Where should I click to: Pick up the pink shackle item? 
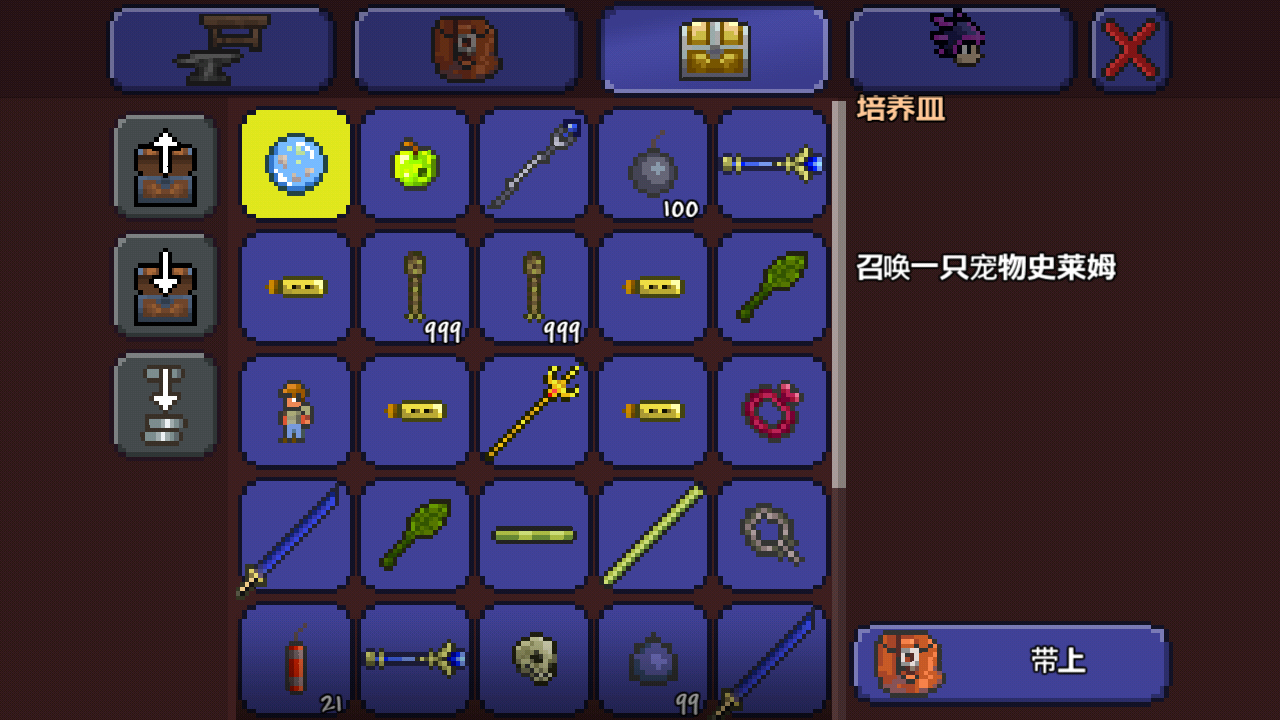(x=772, y=411)
